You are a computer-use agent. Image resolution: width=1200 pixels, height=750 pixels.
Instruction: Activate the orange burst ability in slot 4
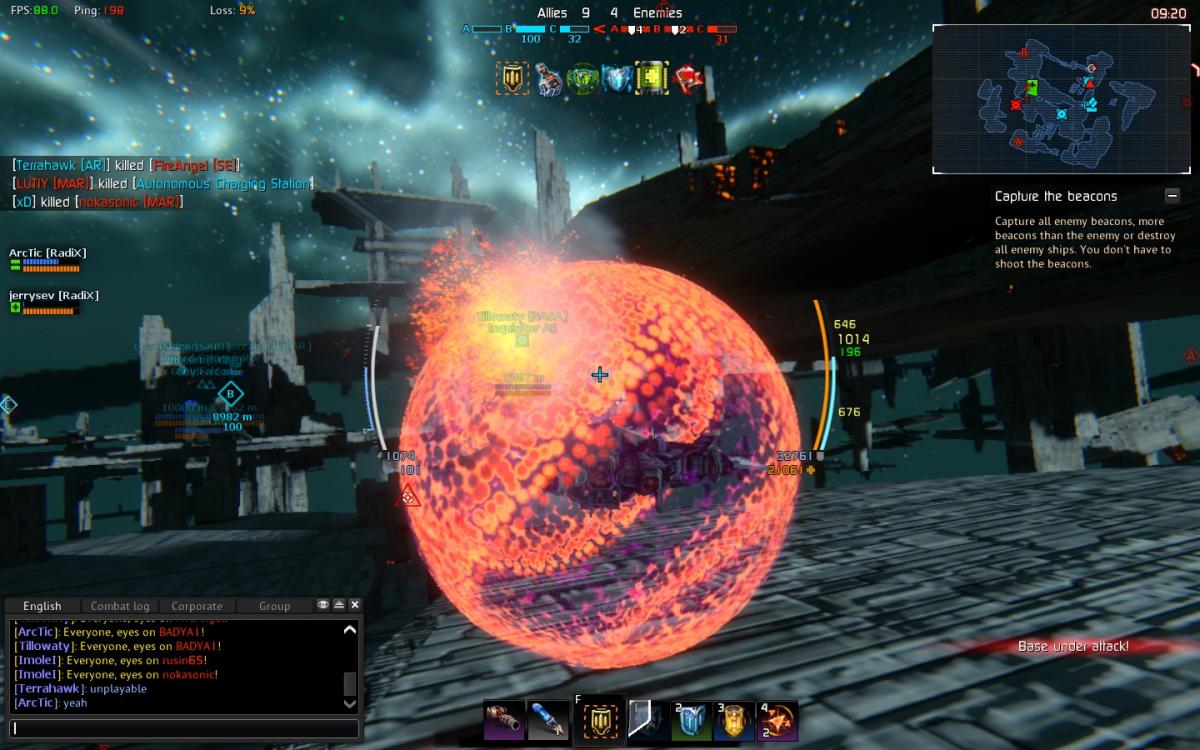pyautogui.click(x=777, y=721)
